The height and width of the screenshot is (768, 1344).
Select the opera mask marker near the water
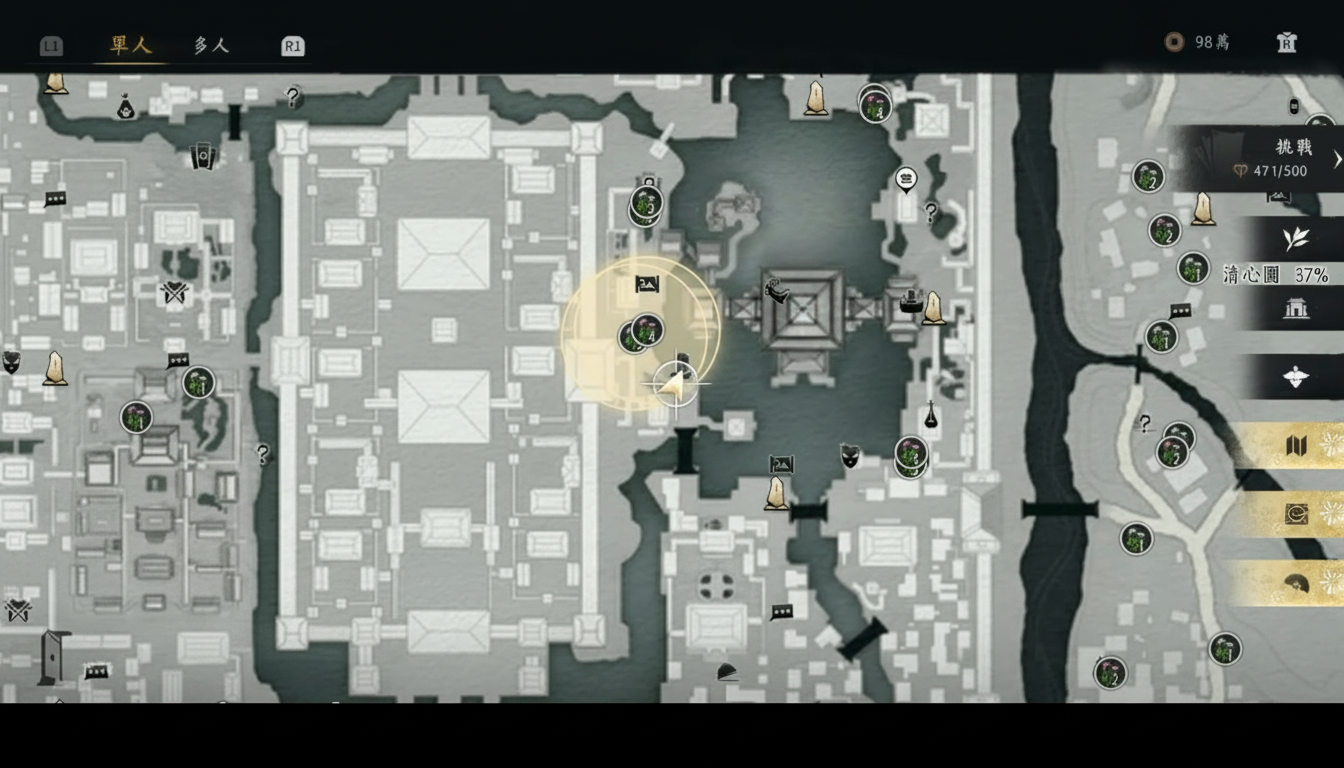[848, 456]
